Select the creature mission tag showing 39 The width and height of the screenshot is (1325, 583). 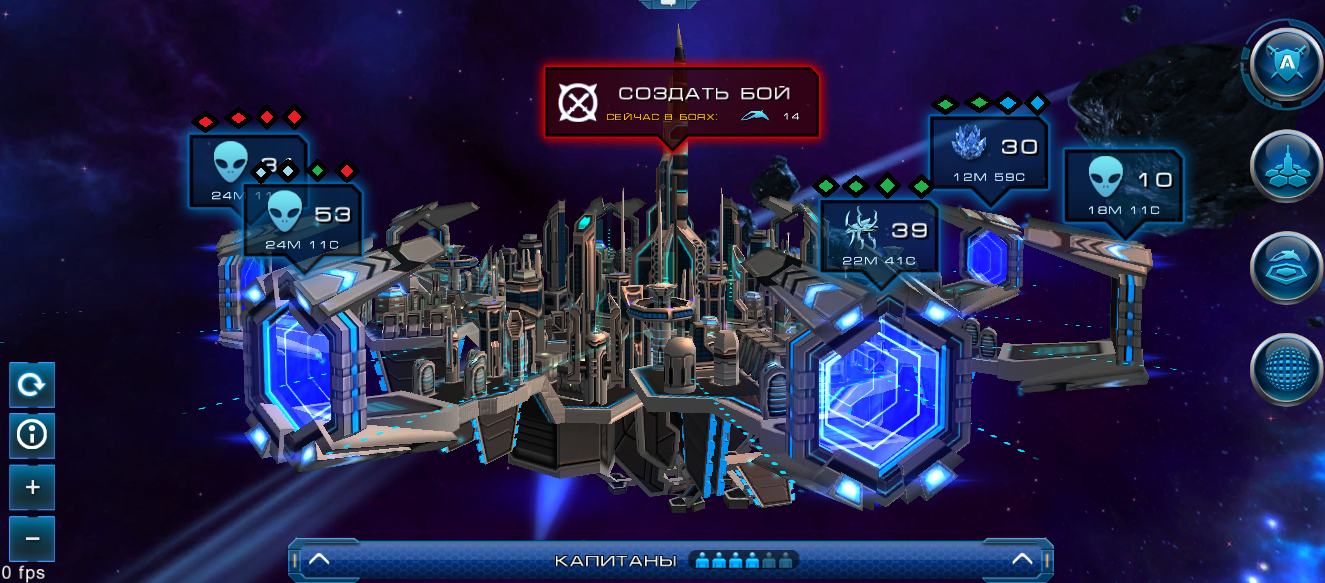(x=878, y=235)
